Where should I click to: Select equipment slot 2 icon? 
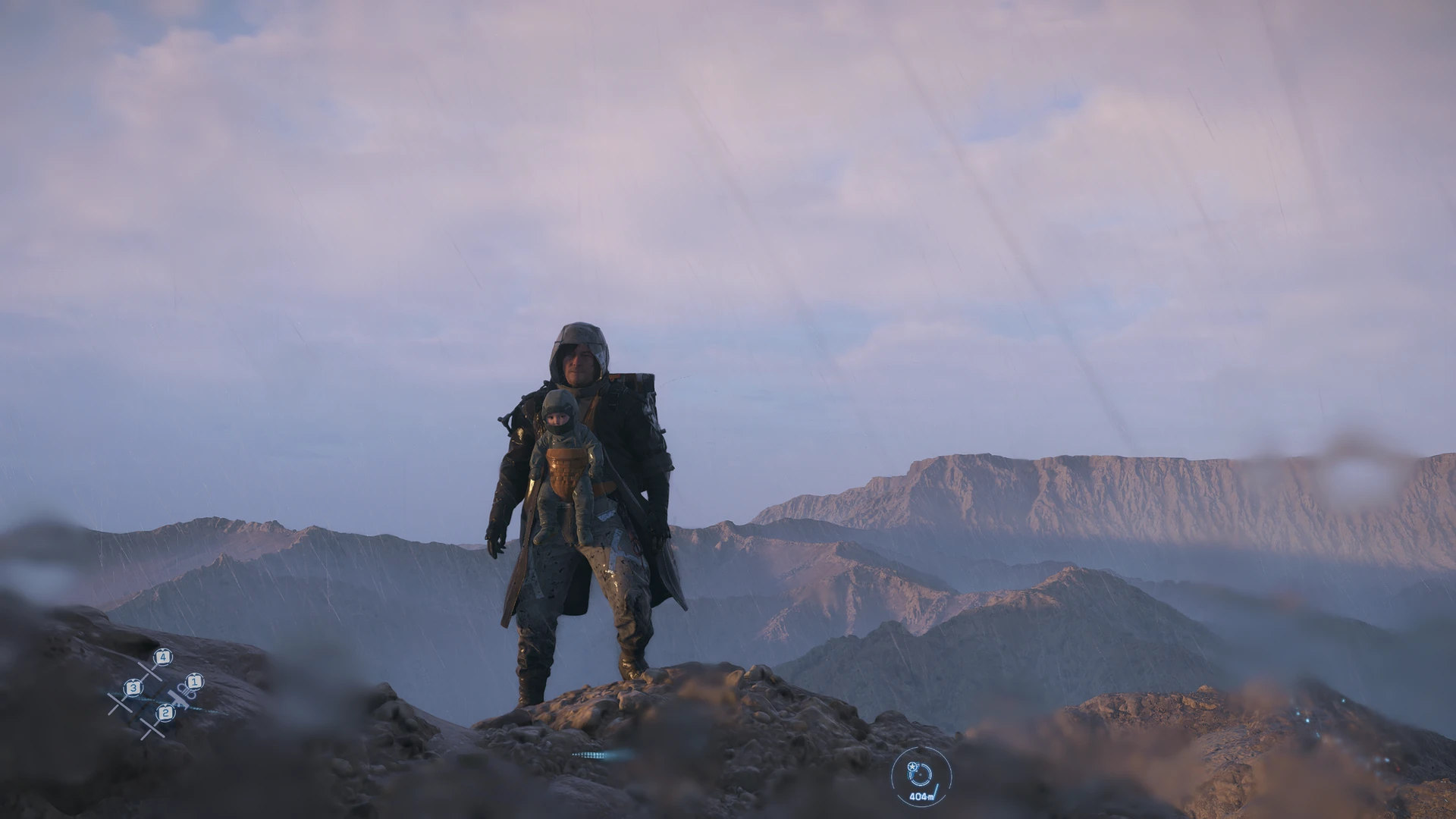click(x=165, y=714)
